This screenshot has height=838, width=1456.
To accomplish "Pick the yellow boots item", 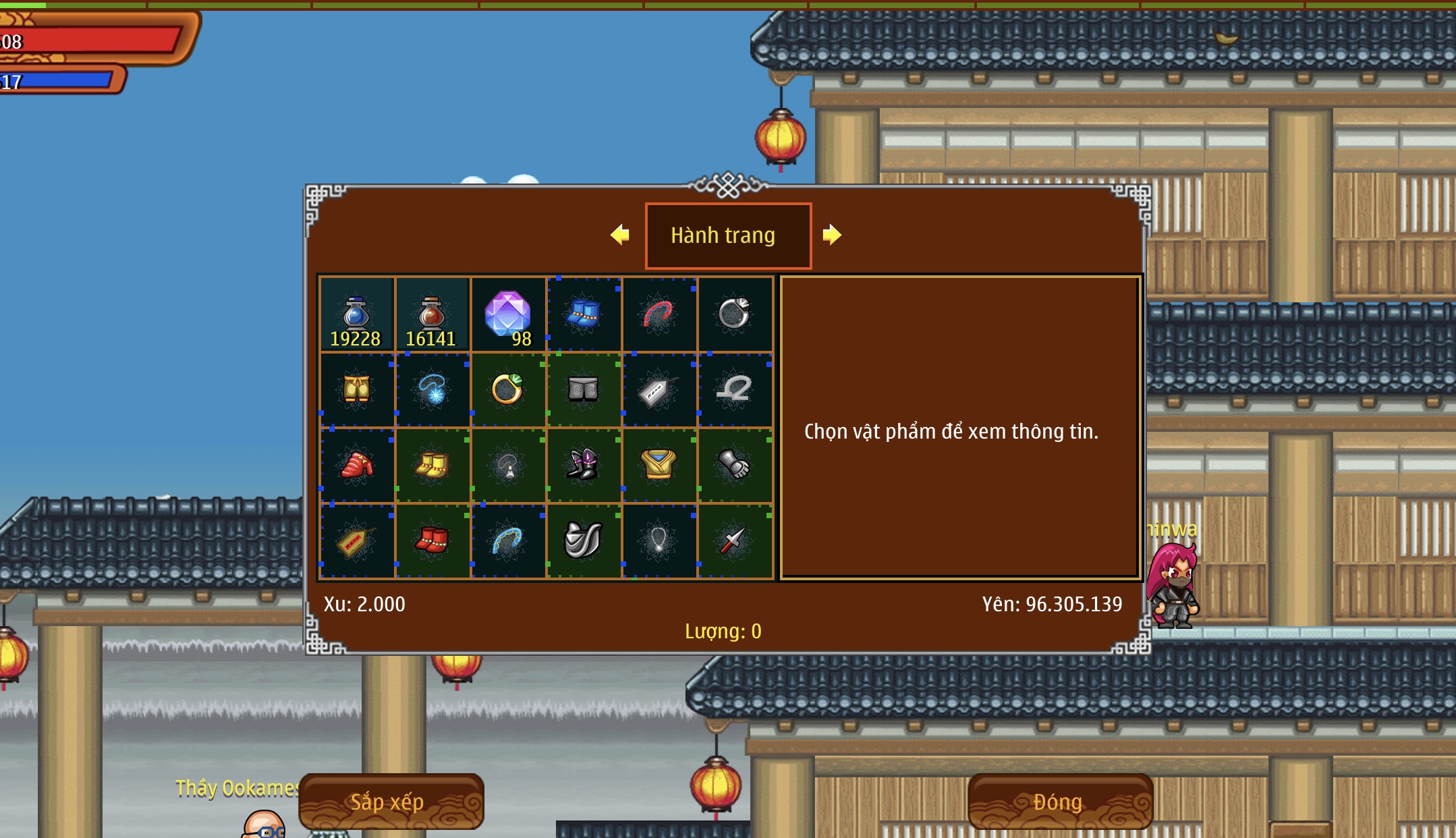I will [x=432, y=465].
